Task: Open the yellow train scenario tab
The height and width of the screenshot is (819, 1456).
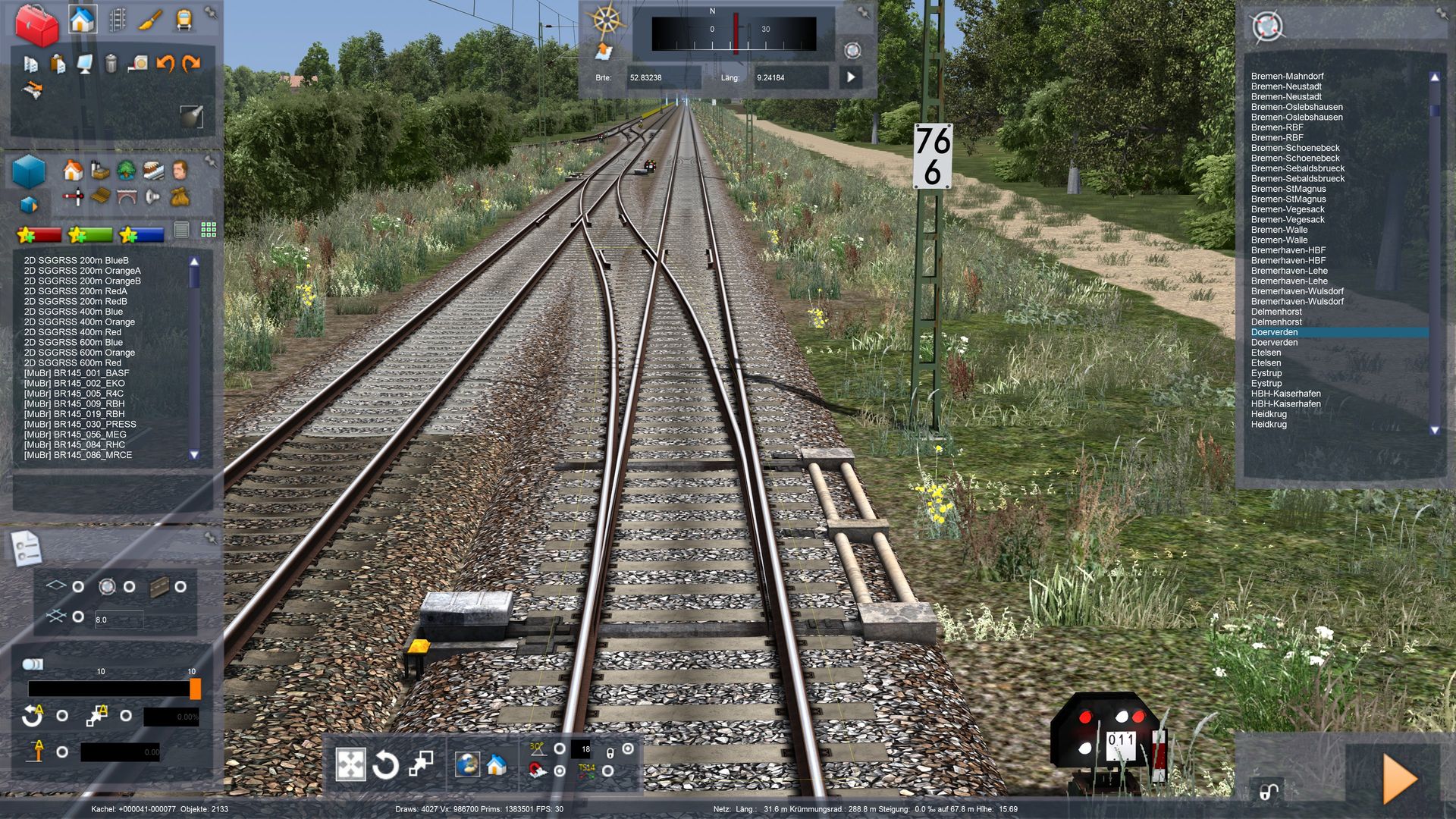Action: (x=184, y=20)
